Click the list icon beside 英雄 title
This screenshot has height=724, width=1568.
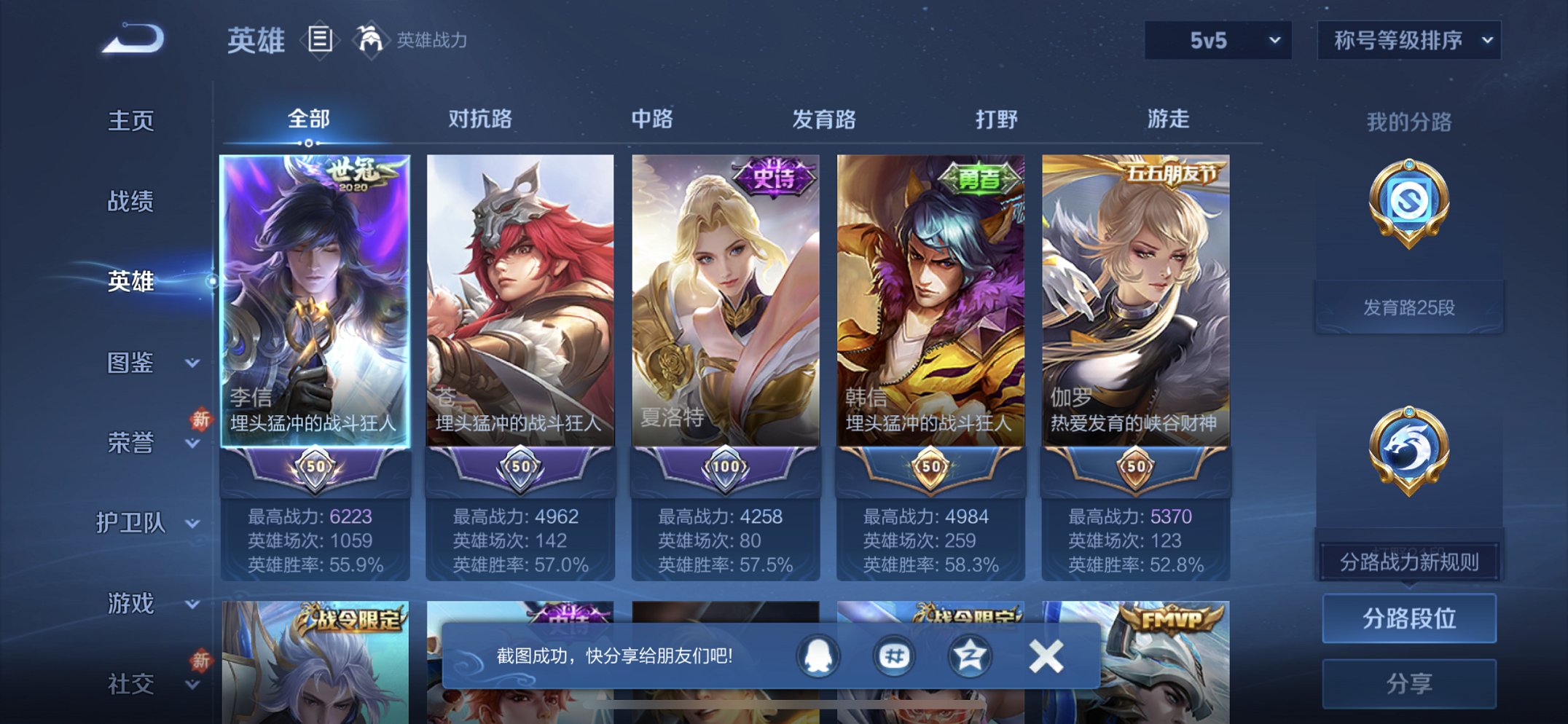click(318, 40)
